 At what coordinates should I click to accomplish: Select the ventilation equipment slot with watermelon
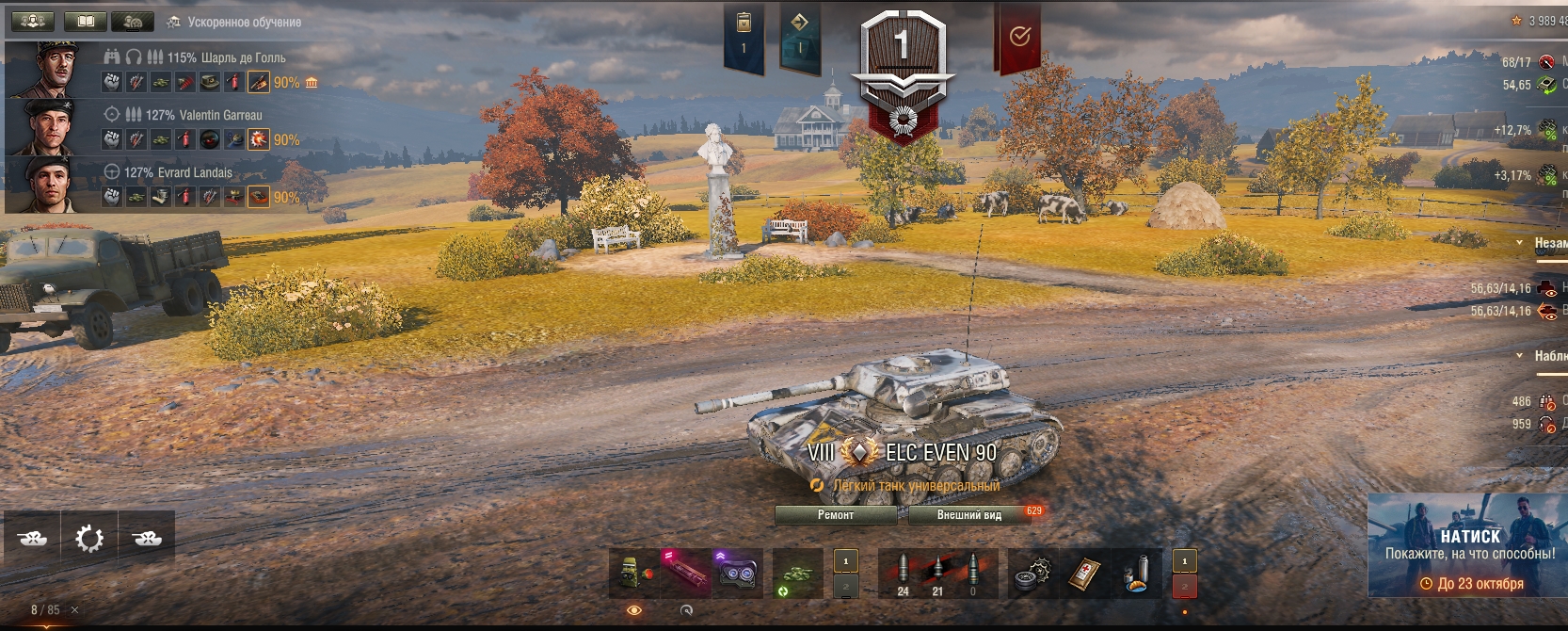click(633, 573)
